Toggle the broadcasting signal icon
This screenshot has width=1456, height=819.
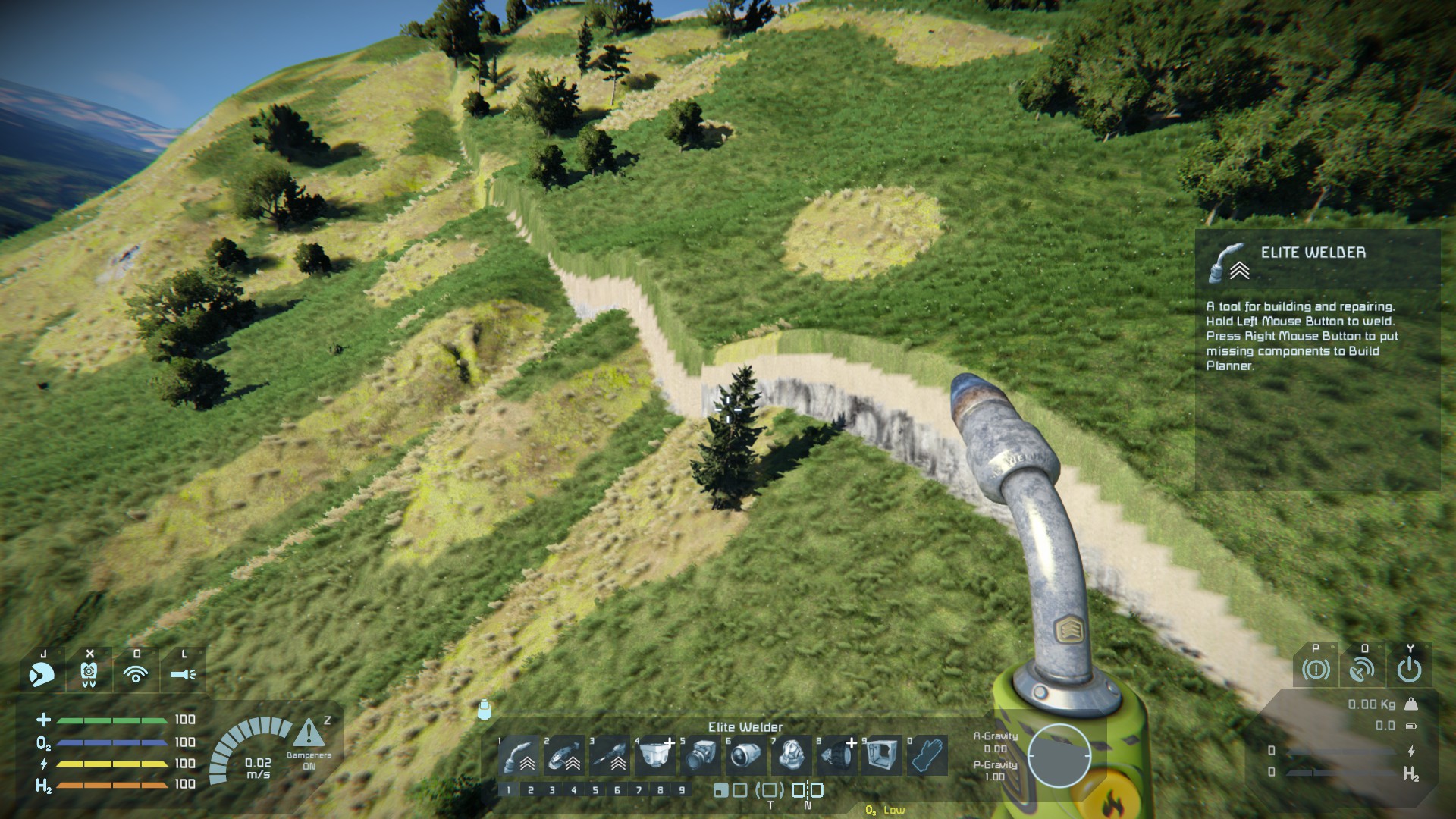point(136,673)
